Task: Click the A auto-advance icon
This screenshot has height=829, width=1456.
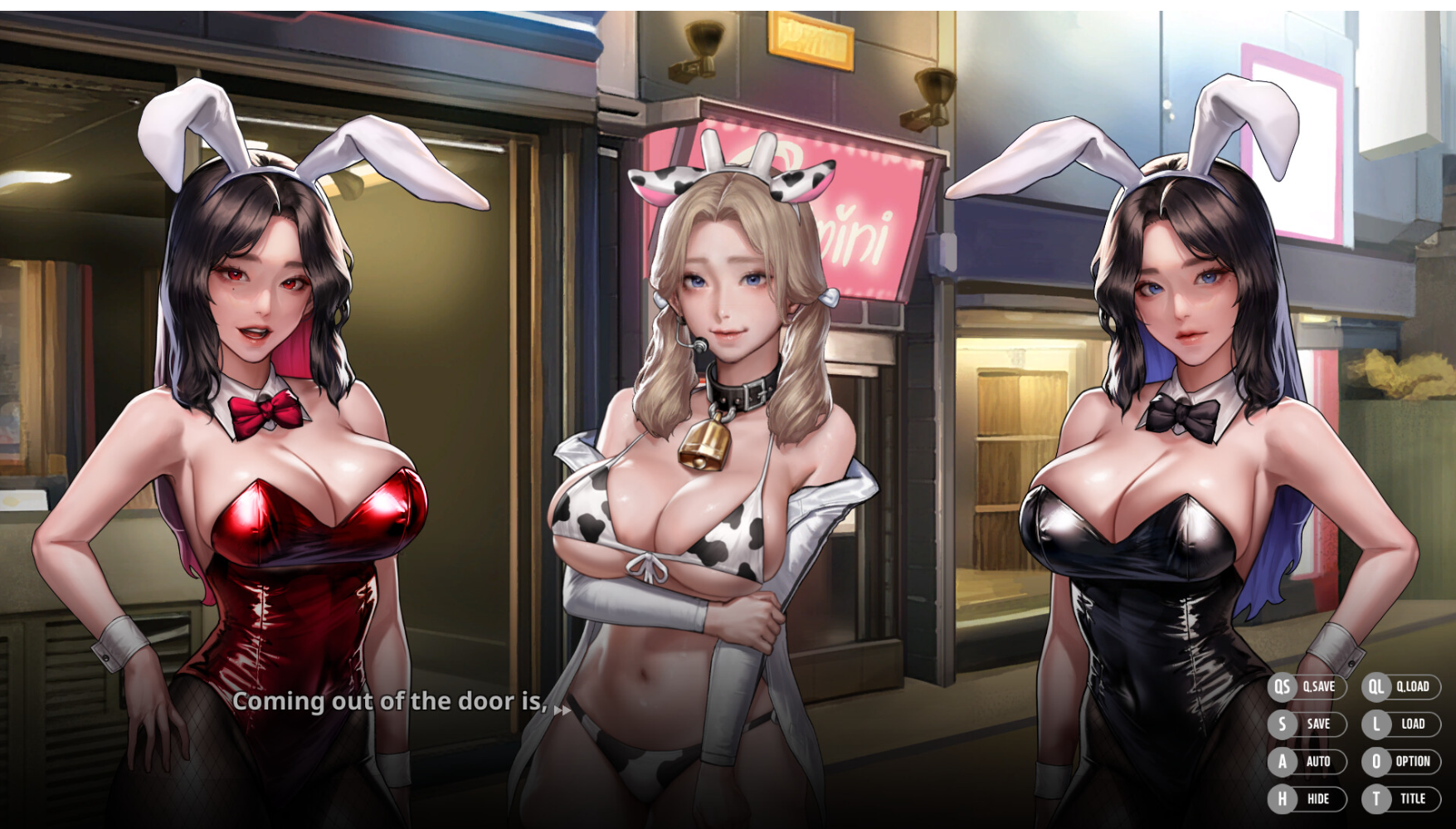Action: (1282, 762)
